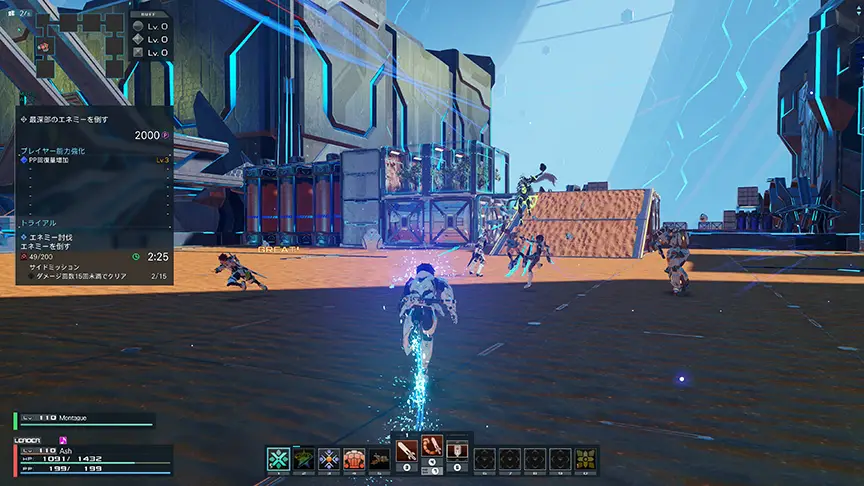Select the round buff icon in the BUFF panel

coord(139,24)
